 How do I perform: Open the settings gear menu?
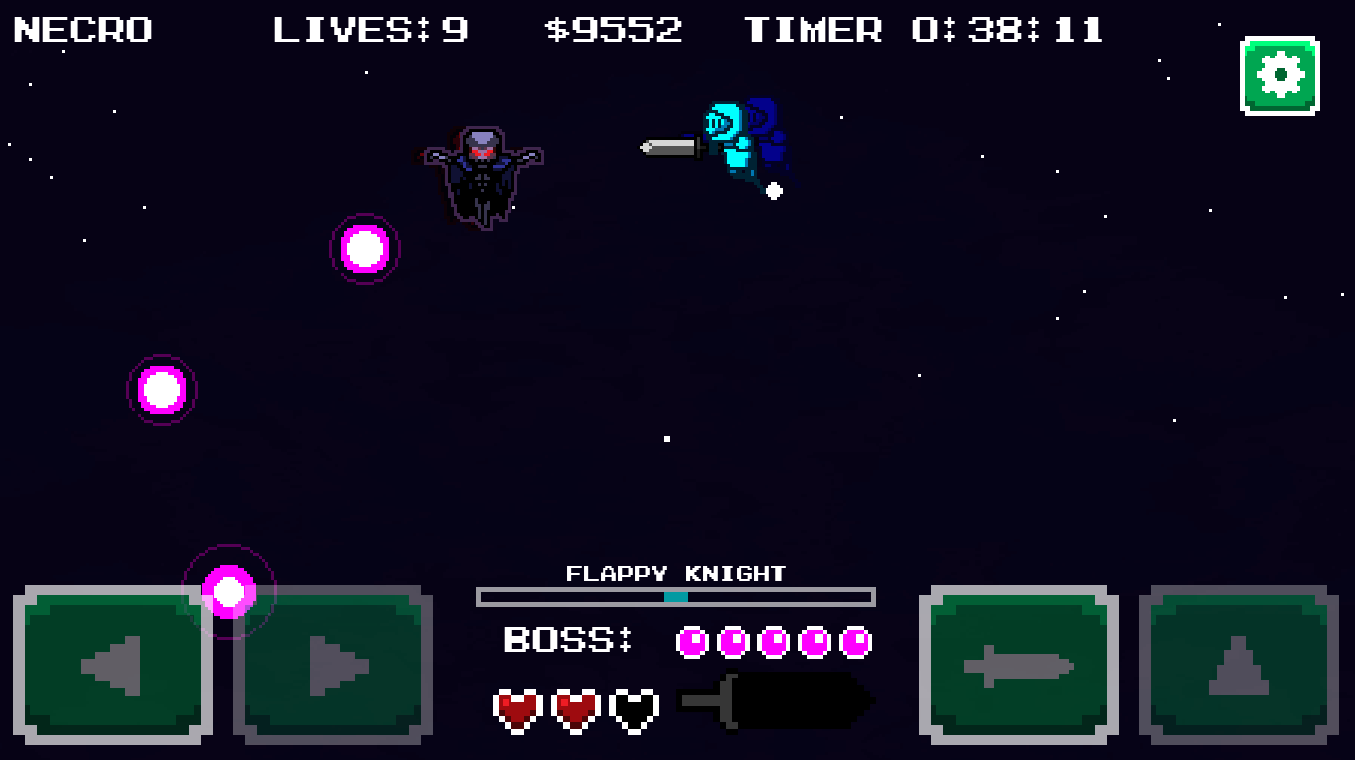1280,73
